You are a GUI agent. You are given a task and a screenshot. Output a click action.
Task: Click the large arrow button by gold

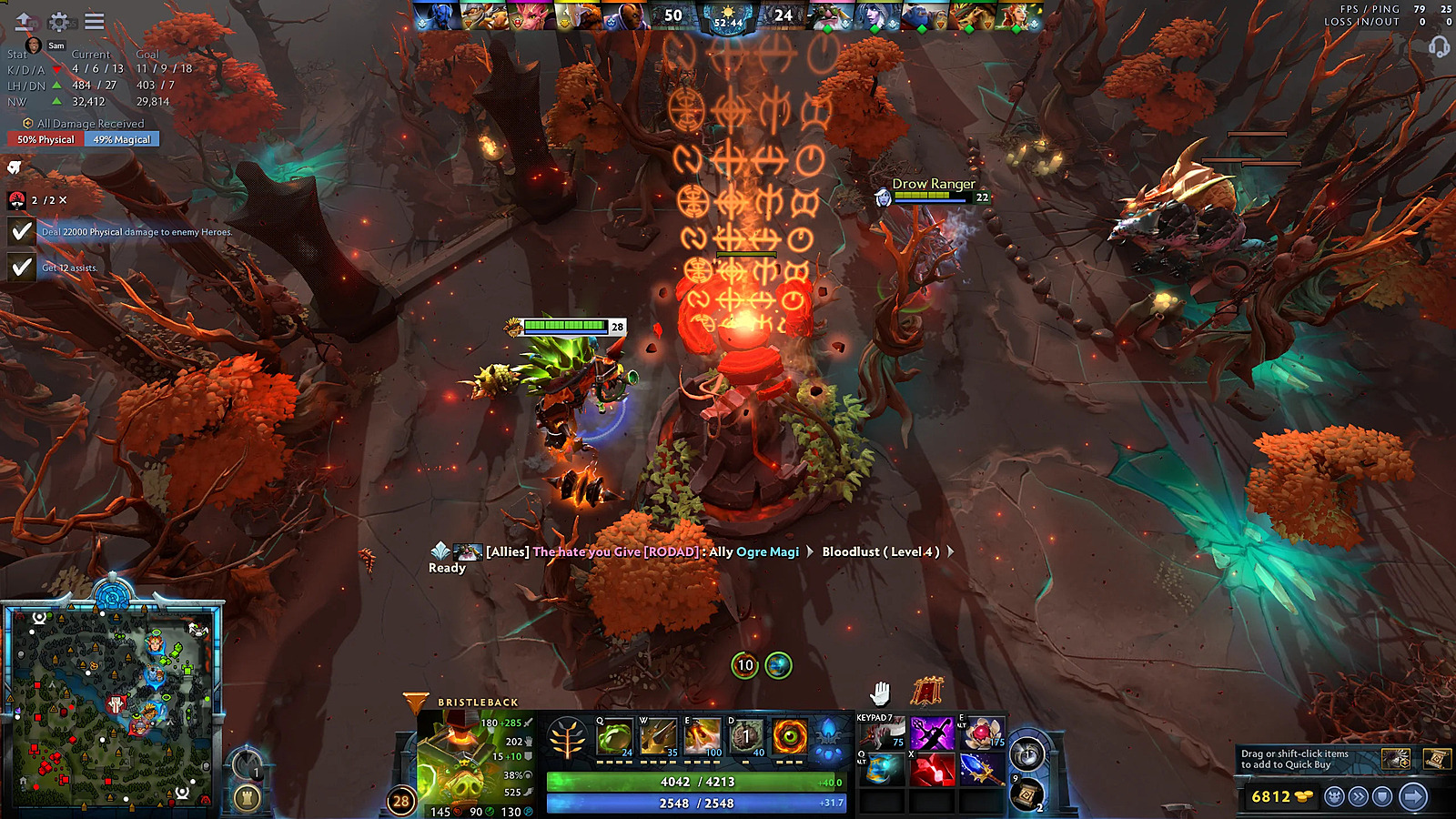coord(1413,797)
